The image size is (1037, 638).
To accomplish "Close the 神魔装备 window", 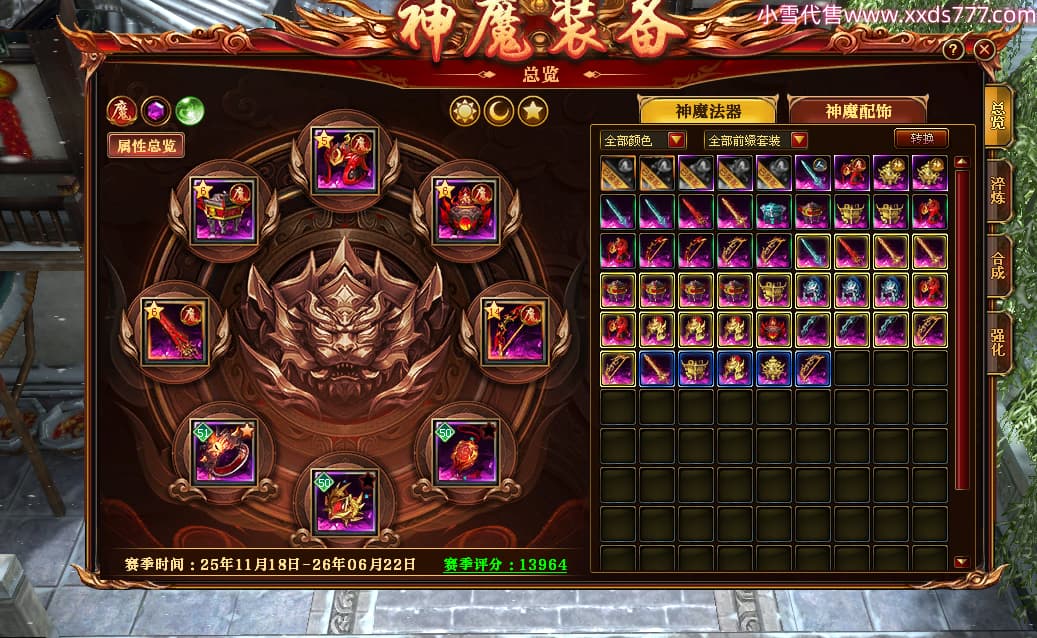I will click(x=984, y=49).
